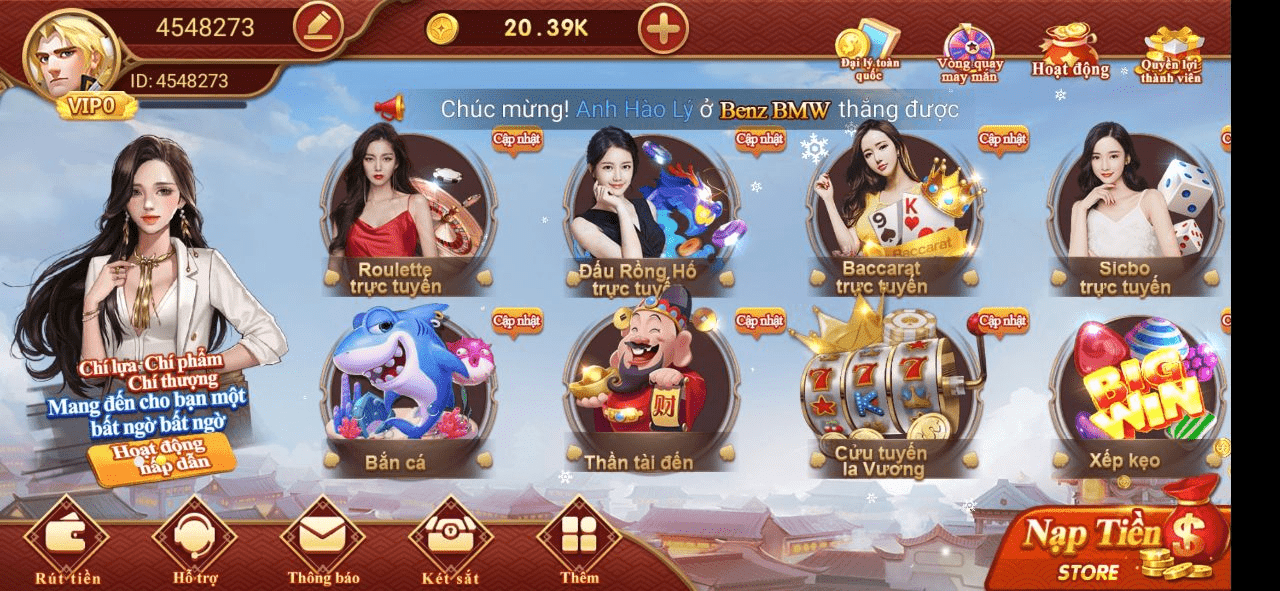
Task: Edit the player name with the pencil button
Action: (318, 28)
